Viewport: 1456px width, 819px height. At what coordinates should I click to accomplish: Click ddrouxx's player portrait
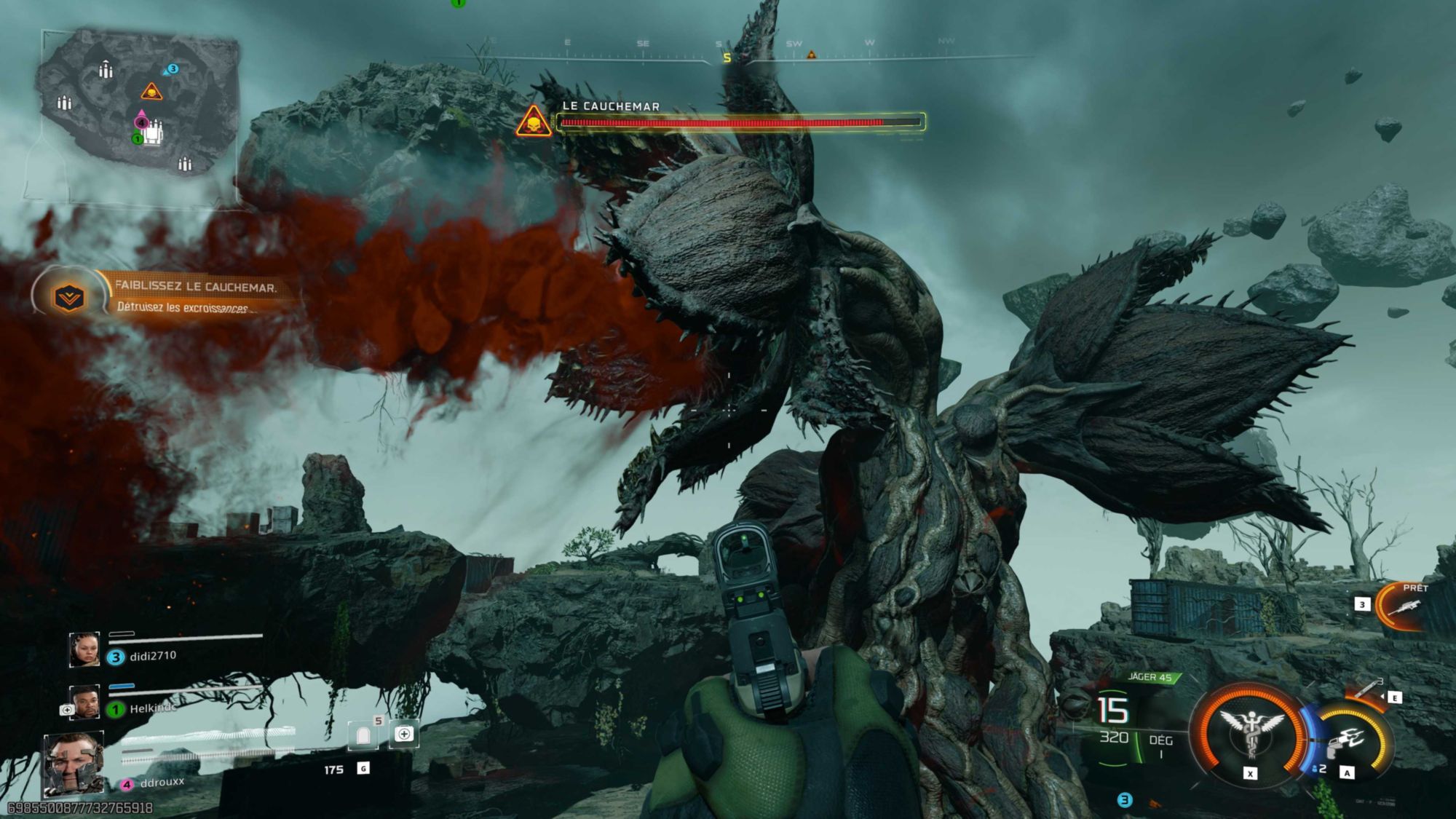(74, 763)
